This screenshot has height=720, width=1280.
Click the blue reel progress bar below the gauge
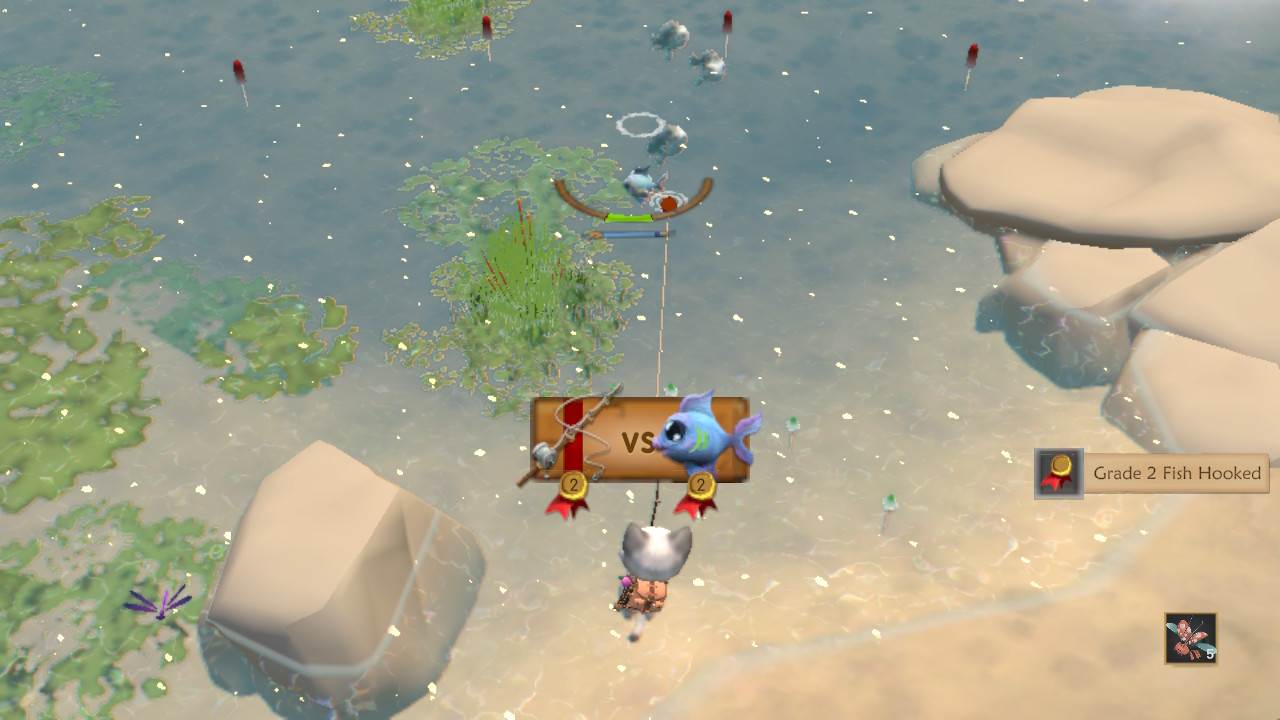[x=632, y=233]
